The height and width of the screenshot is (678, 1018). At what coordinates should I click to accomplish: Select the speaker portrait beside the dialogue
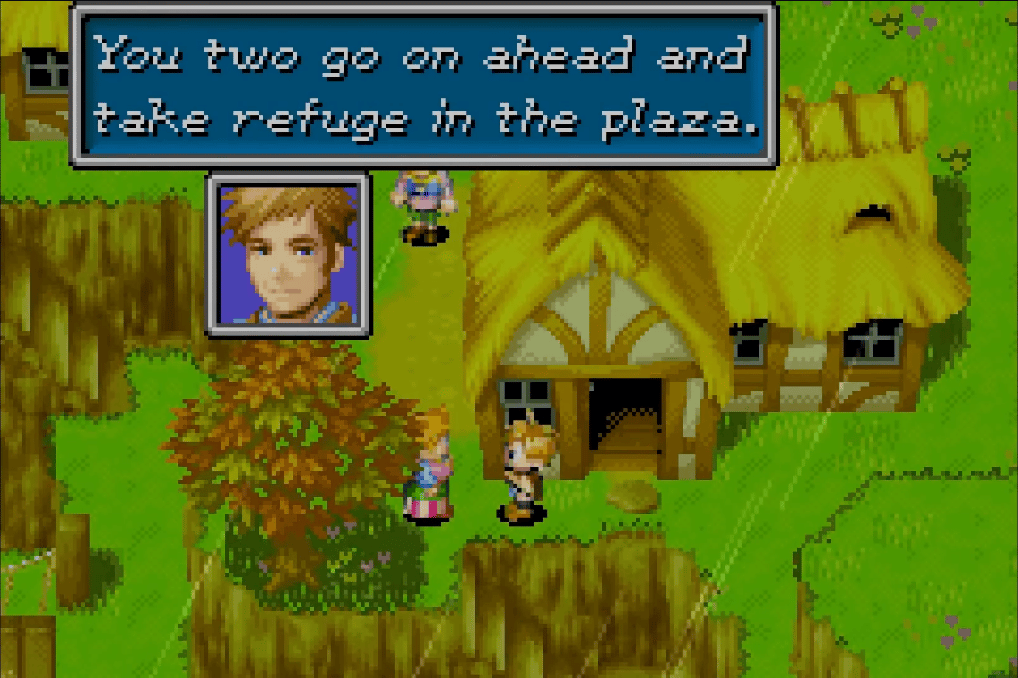(x=288, y=254)
